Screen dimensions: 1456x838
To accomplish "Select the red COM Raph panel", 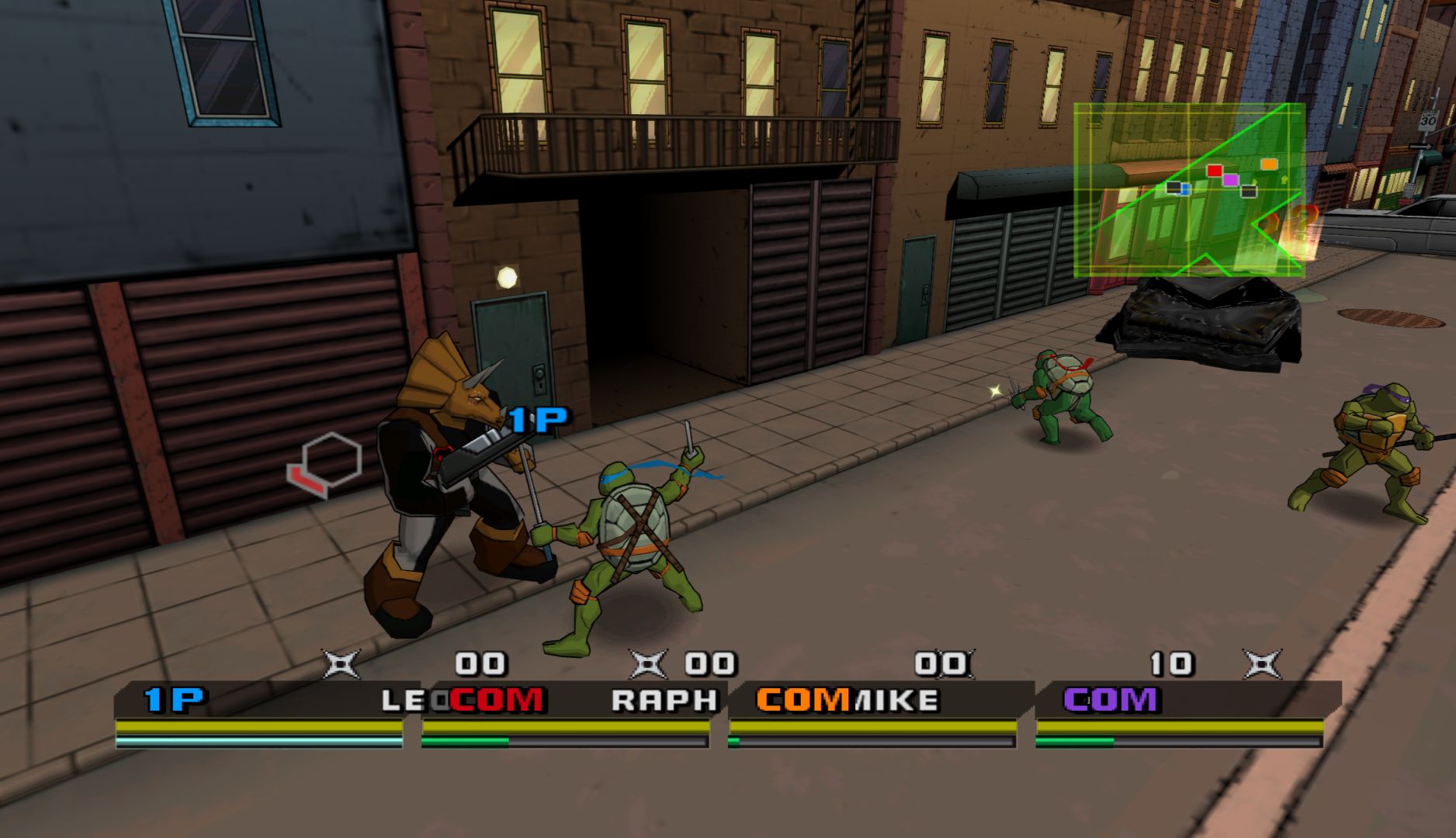I will click(x=566, y=715).
